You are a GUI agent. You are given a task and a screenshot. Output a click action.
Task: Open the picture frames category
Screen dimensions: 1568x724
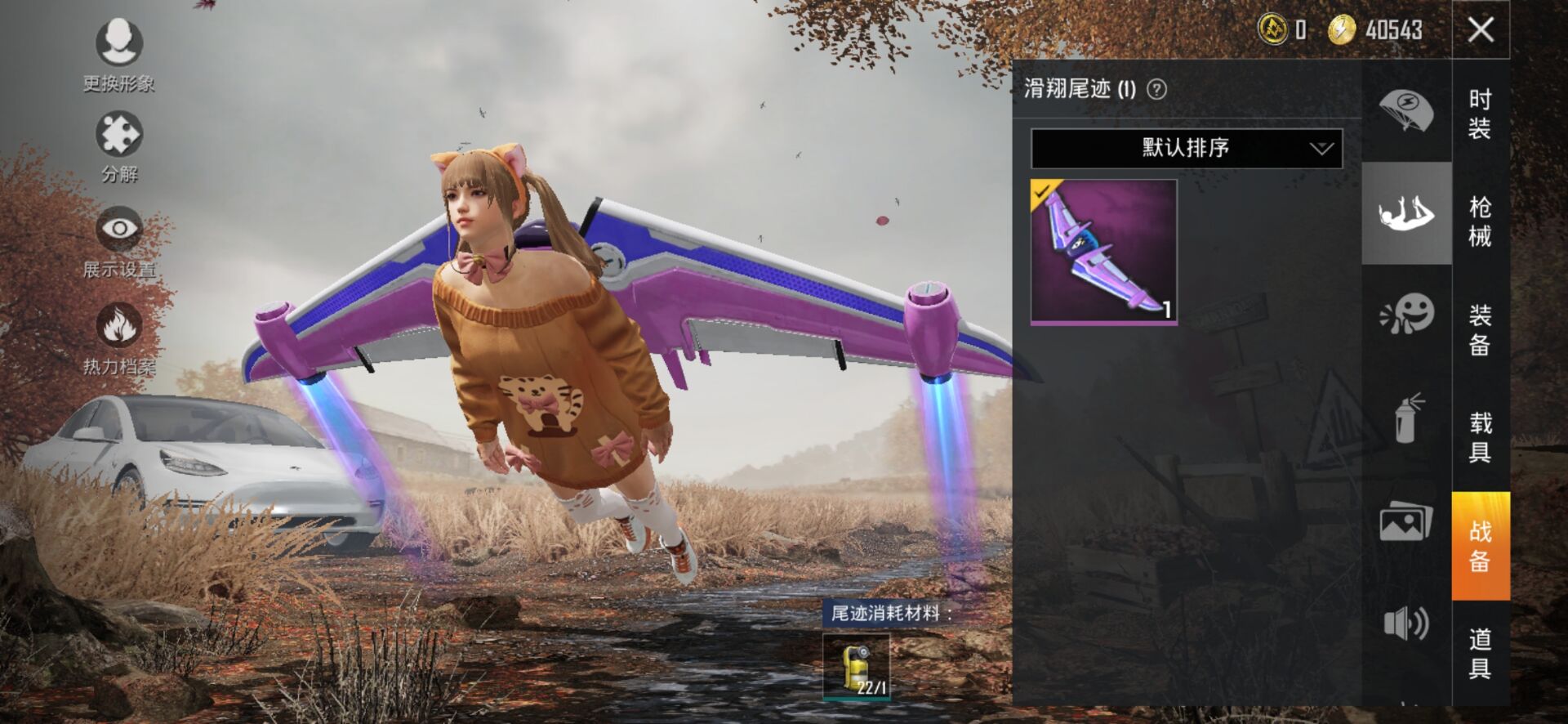[x=1406, y=521]
